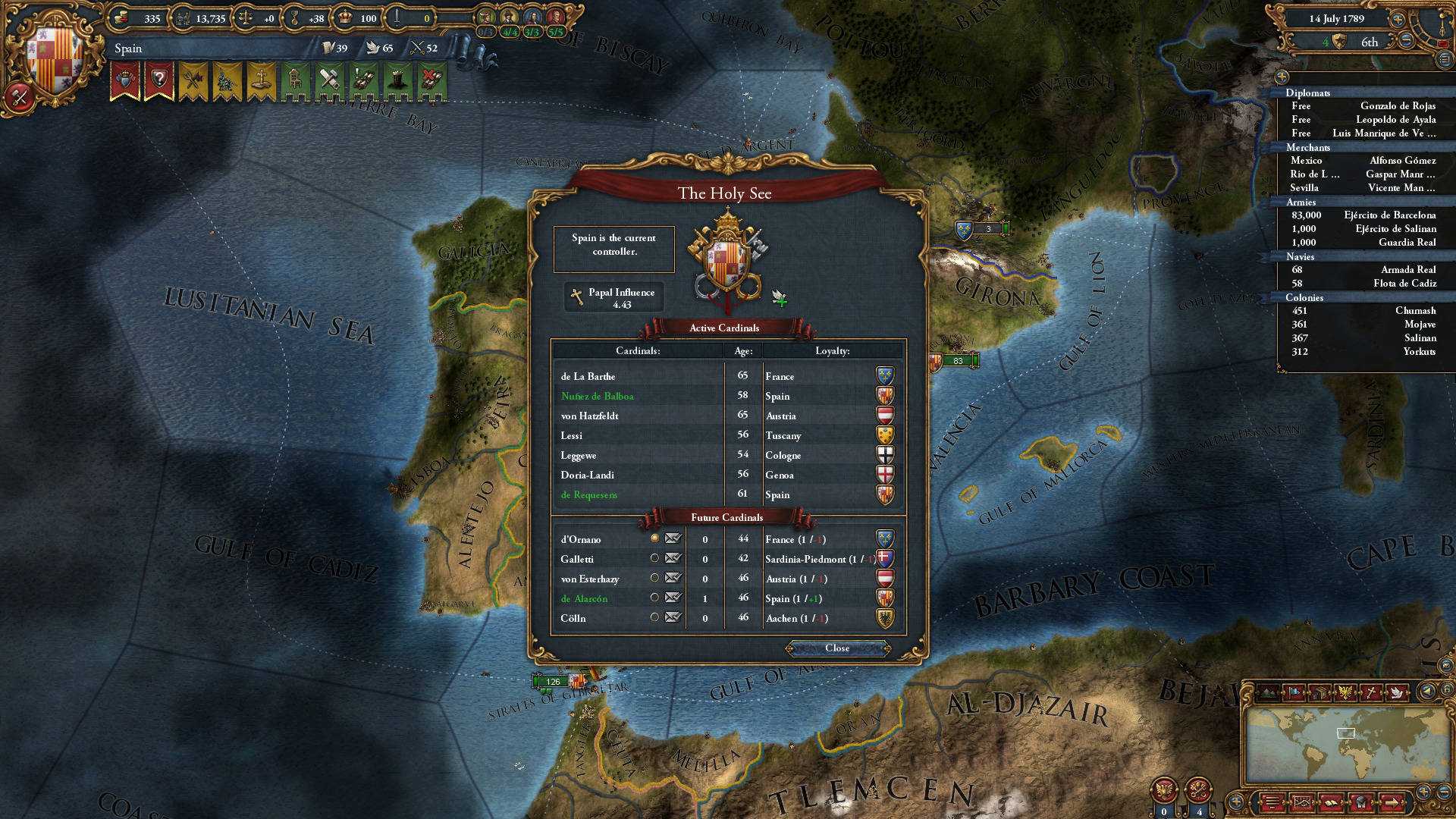This screenshot has height=819, width=1456.
Task: Open the ledger via the book icon
Action: pos(1331,802)
